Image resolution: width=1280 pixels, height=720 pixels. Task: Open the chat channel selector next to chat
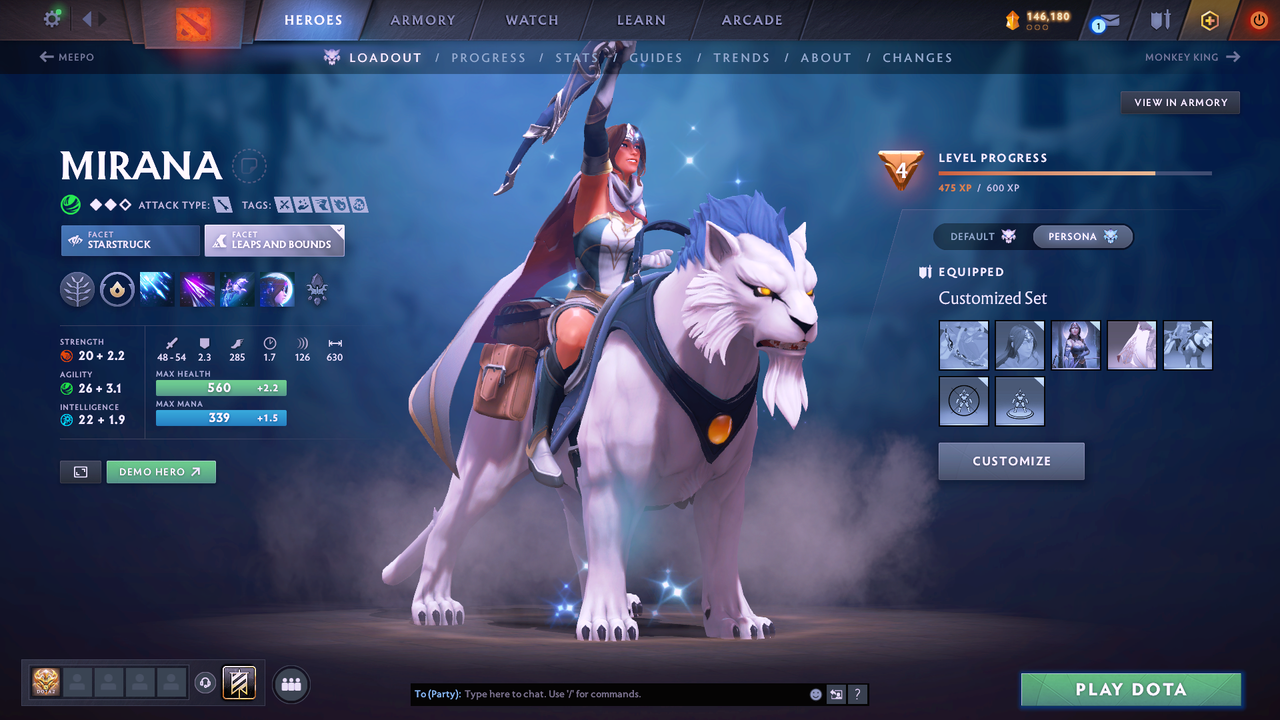click(x=836, y=694)
